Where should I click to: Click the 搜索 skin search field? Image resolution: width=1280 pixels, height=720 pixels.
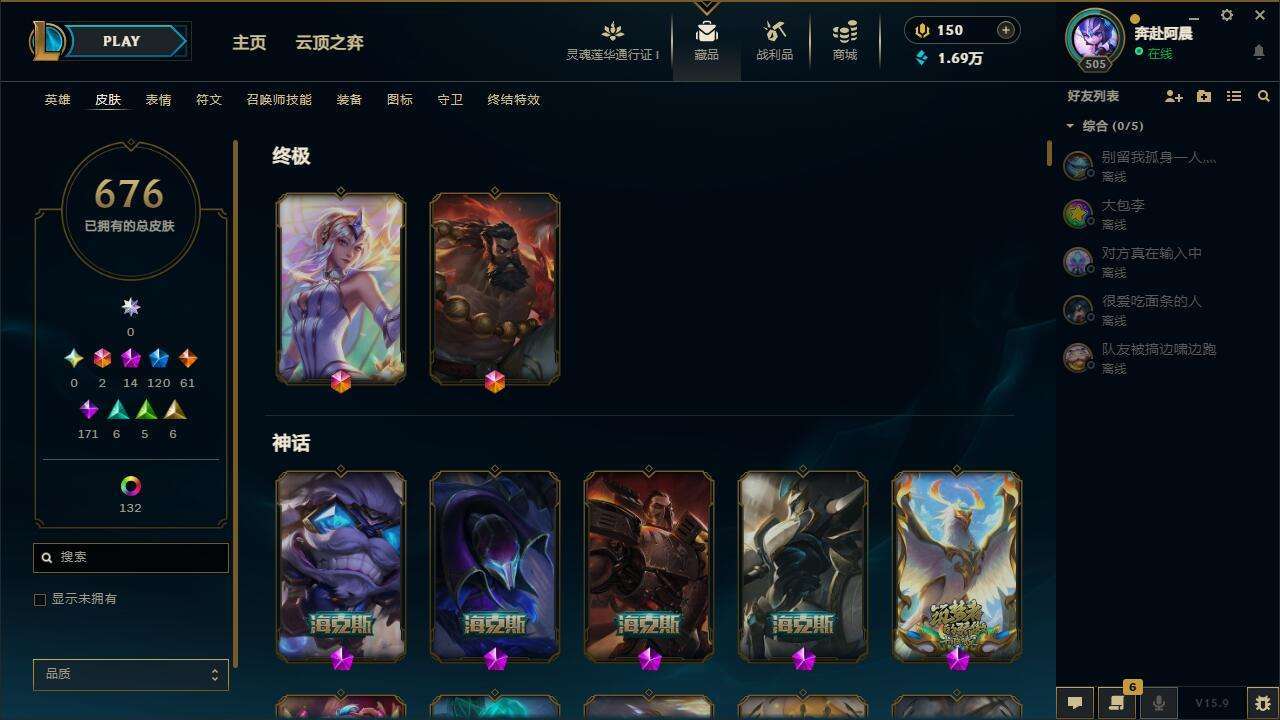pyautogui.click(x=130, y=557)
